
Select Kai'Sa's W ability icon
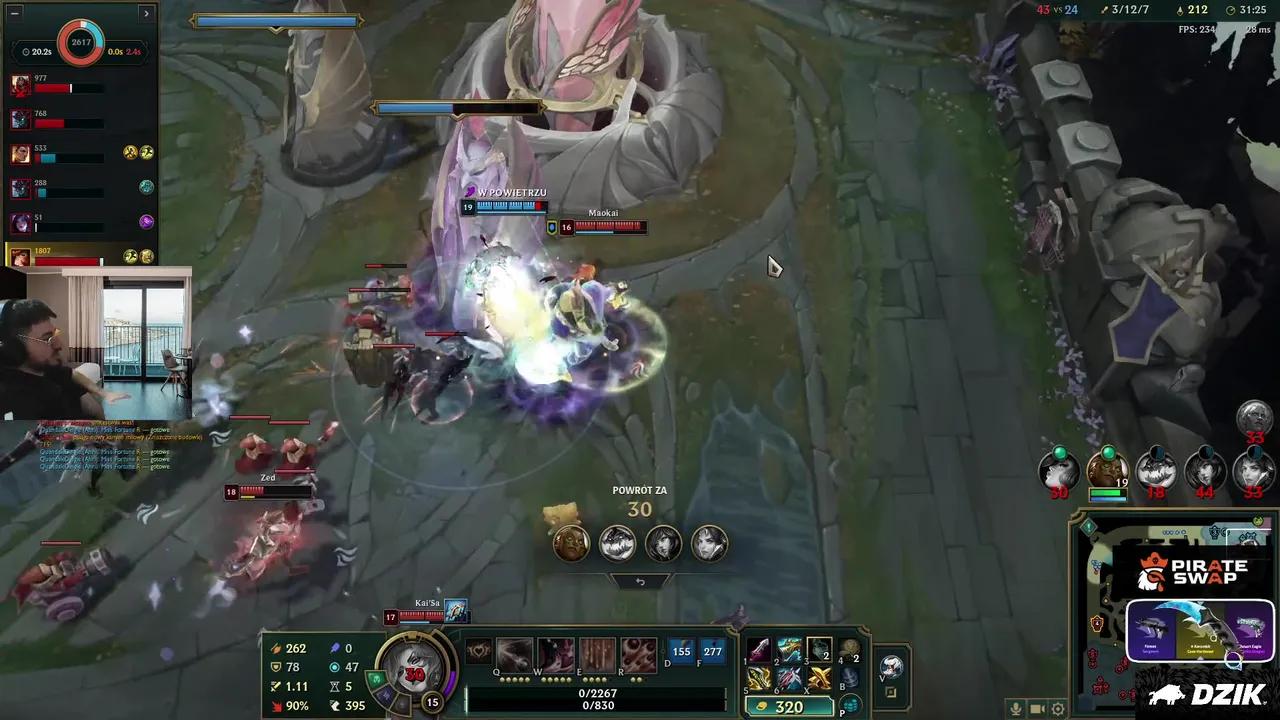(556, 651)
